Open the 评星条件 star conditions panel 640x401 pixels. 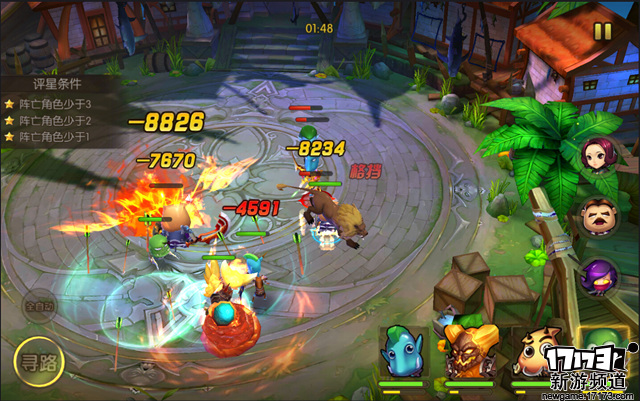point(48,86)
